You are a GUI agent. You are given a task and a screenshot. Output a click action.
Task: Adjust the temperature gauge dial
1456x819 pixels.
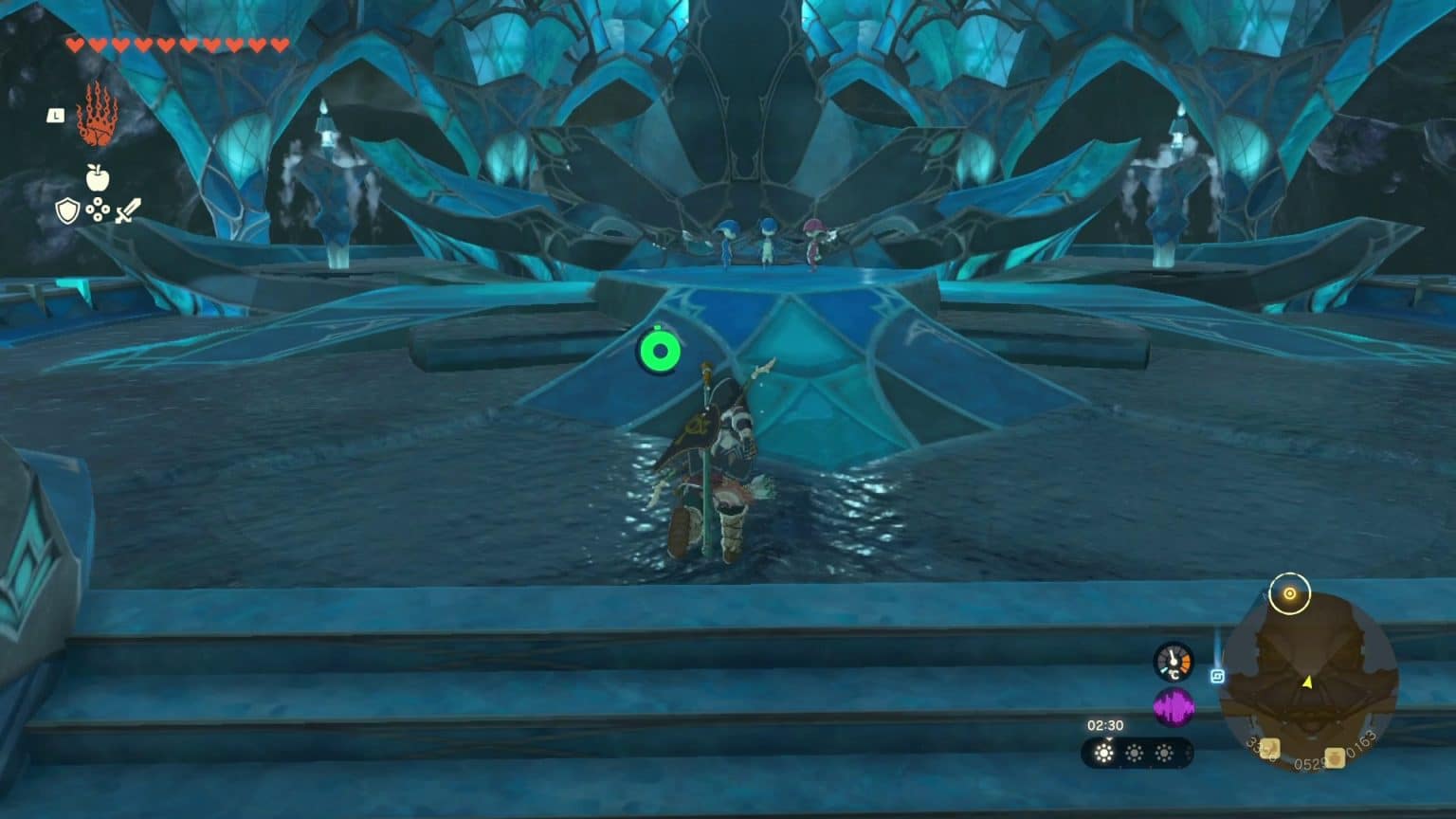(x=1174, y=663)
